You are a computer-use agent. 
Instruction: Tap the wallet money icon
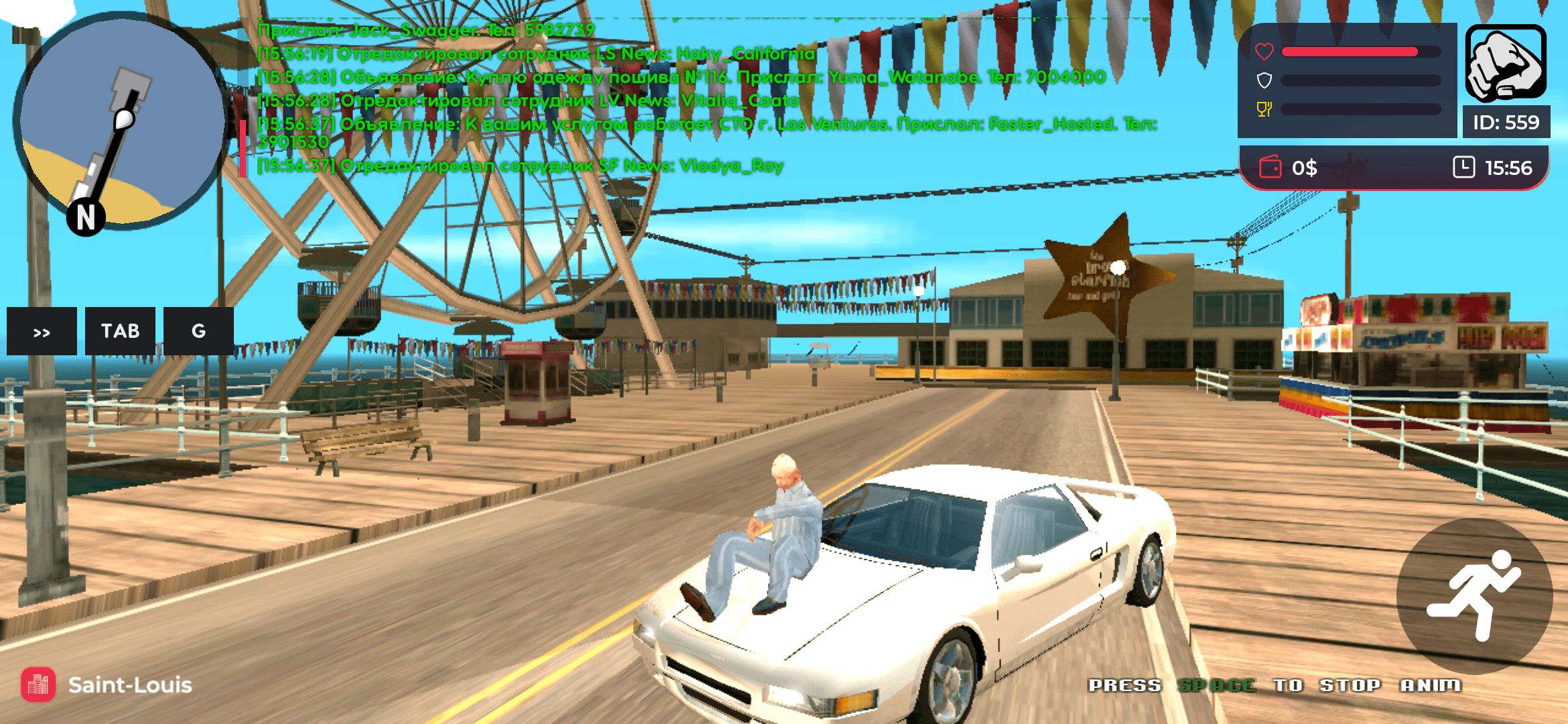(1270, 168)
